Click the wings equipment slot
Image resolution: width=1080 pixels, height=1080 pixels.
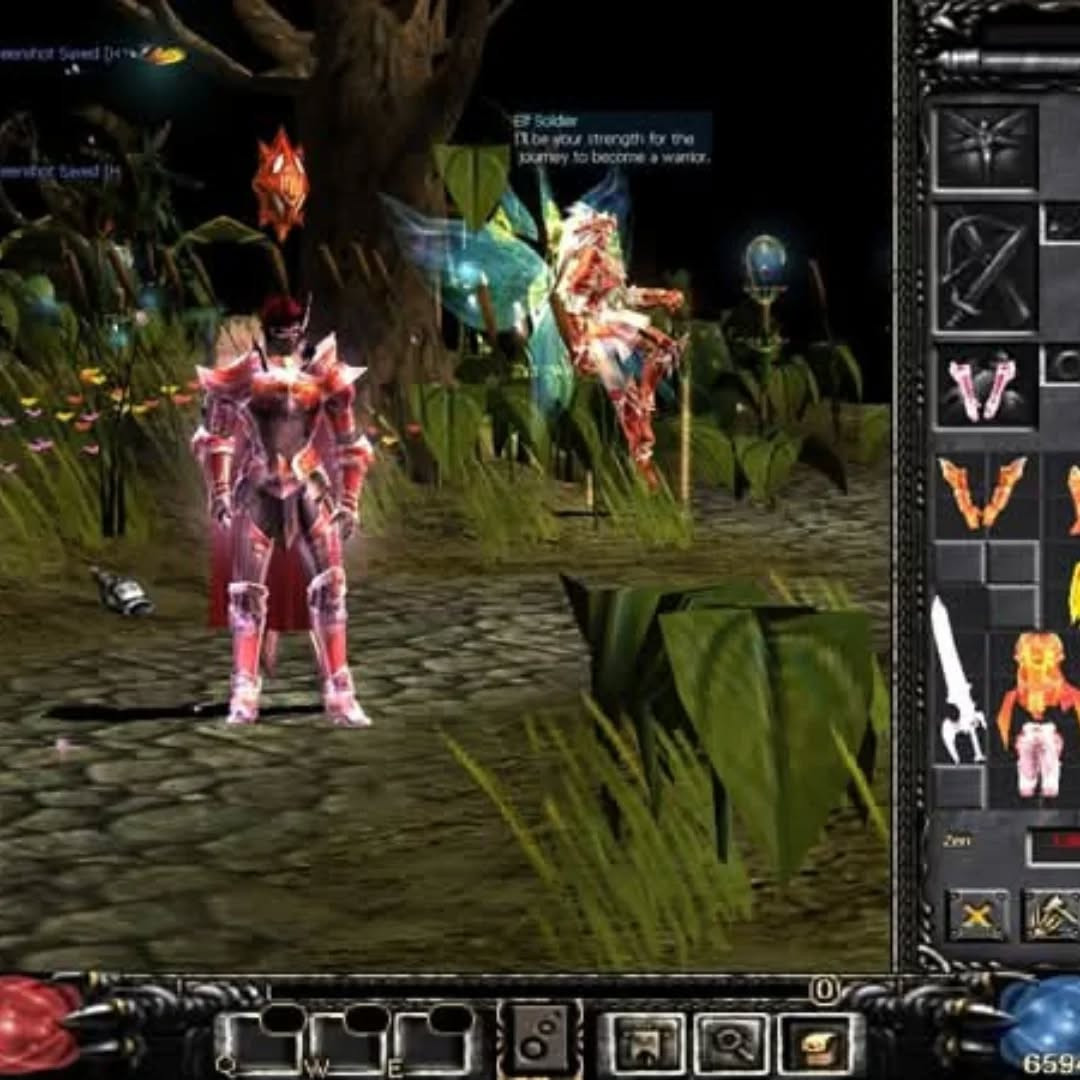(x=985, y=147)
